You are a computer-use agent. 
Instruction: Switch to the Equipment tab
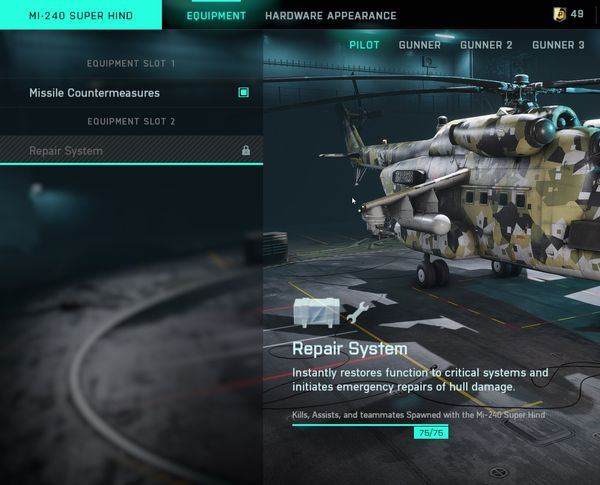point(216,16)
